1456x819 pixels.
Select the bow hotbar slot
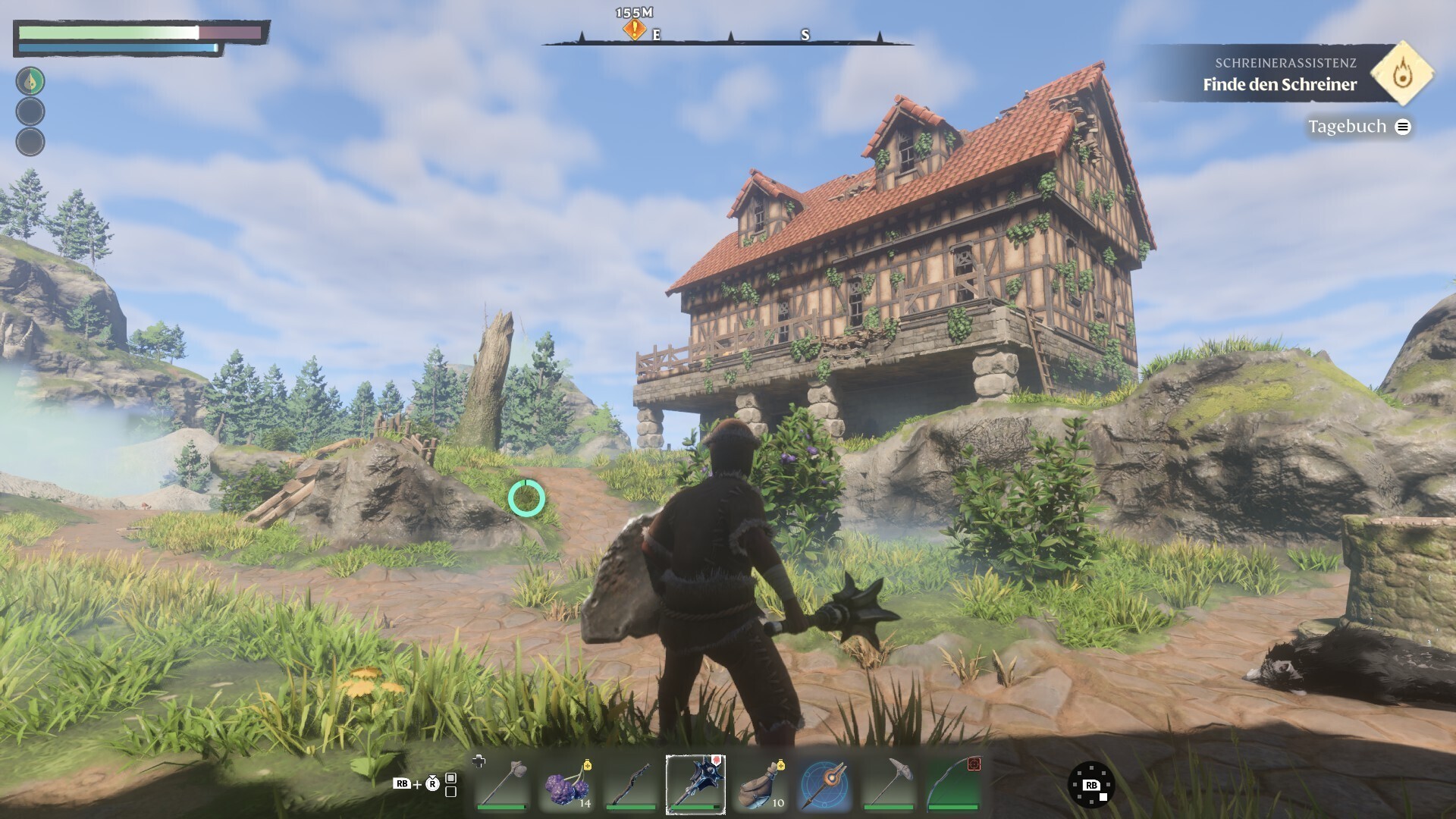[x=954, y=784]
